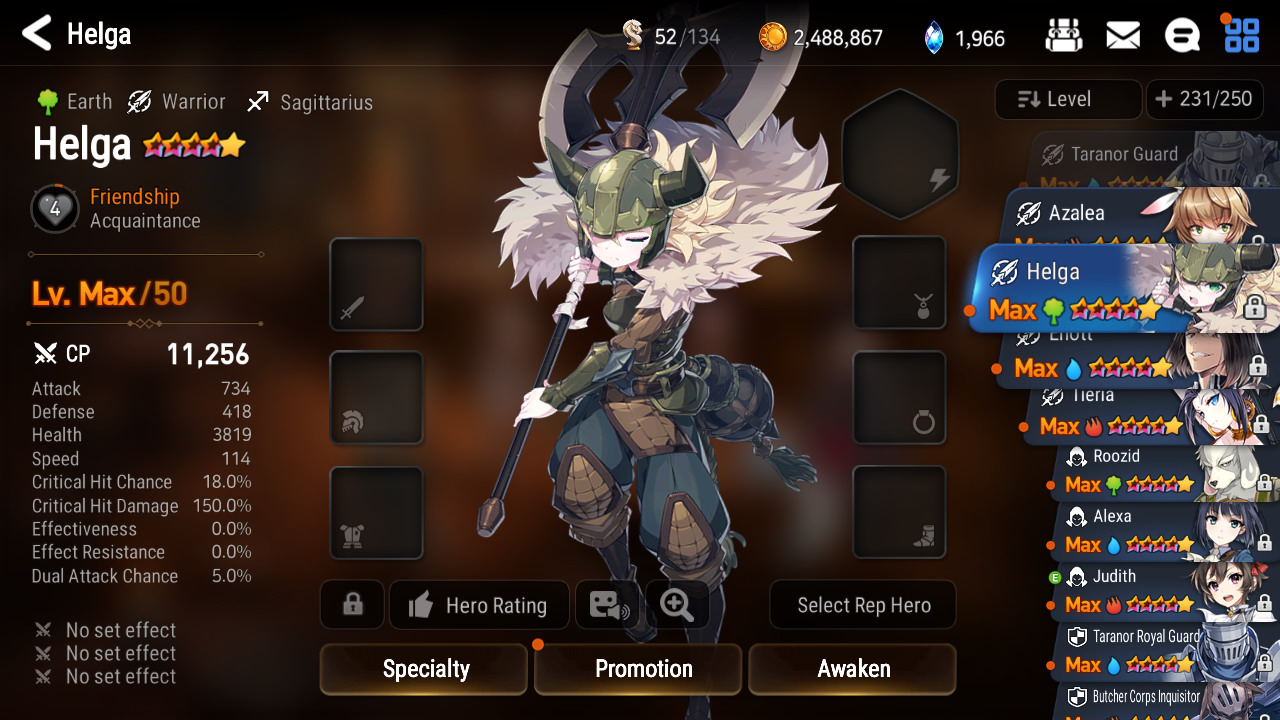This screenshot has width=1280, height=720.
Task: Zoom in on hero with magnifier button
Action: coord(677,605)
